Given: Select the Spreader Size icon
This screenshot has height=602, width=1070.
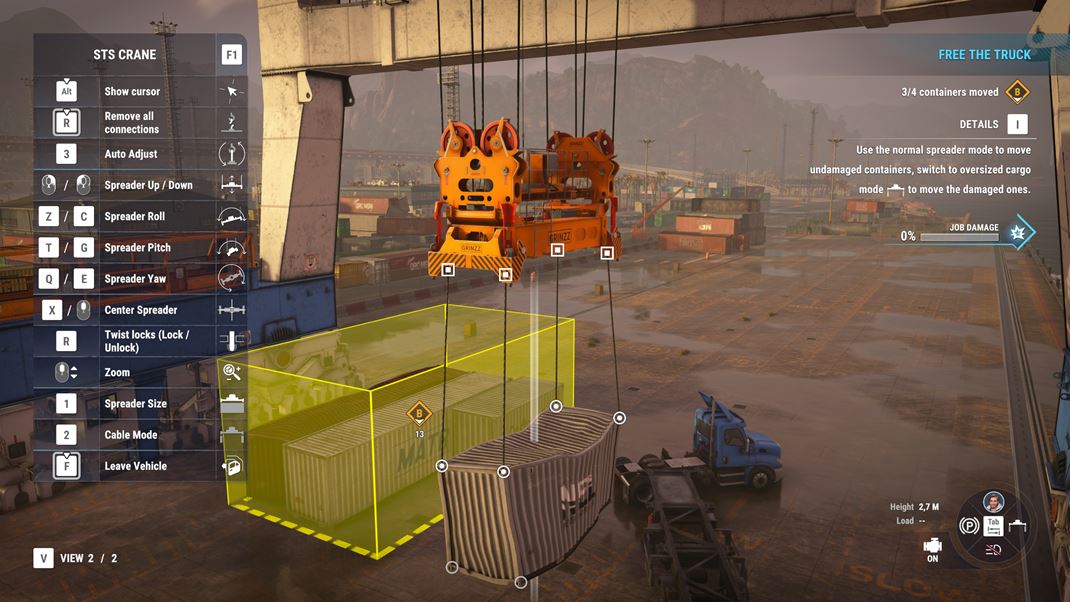Looking at the screenshot, I should pos(232,403).
